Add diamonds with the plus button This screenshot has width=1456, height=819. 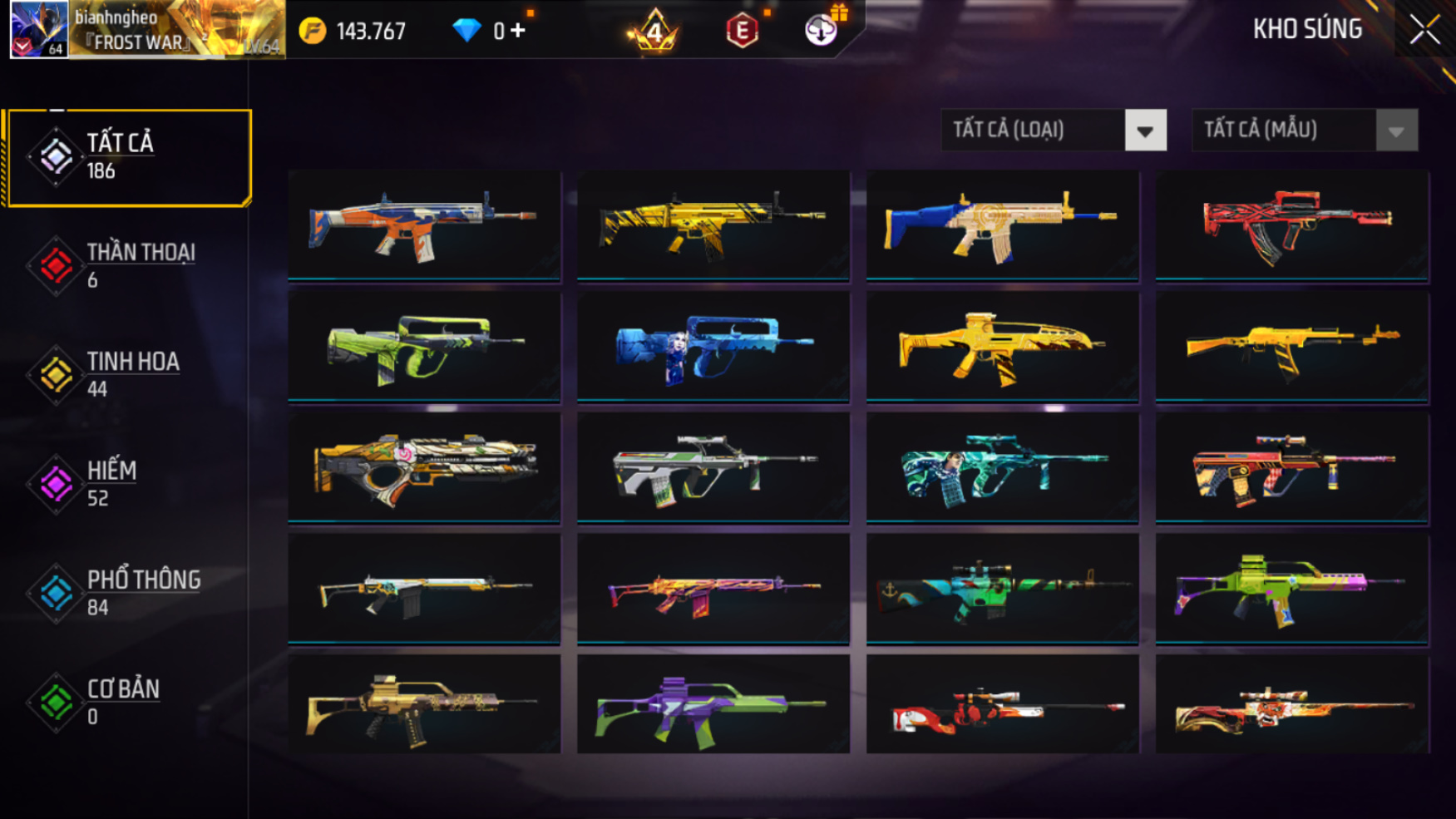(x=518, y=31)
